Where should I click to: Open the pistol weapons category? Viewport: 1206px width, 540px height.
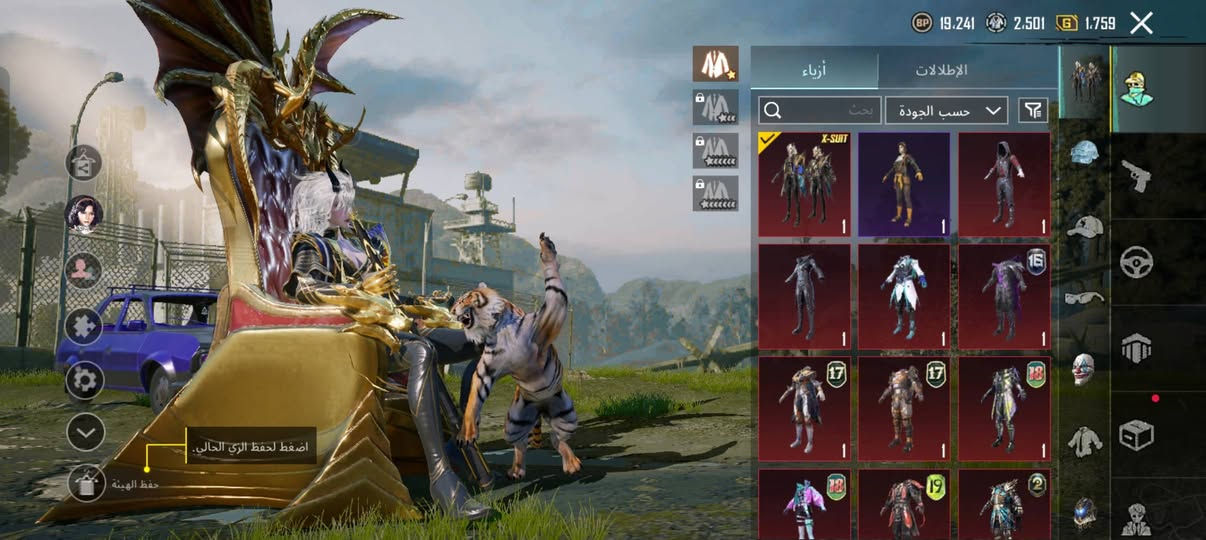1136,175
